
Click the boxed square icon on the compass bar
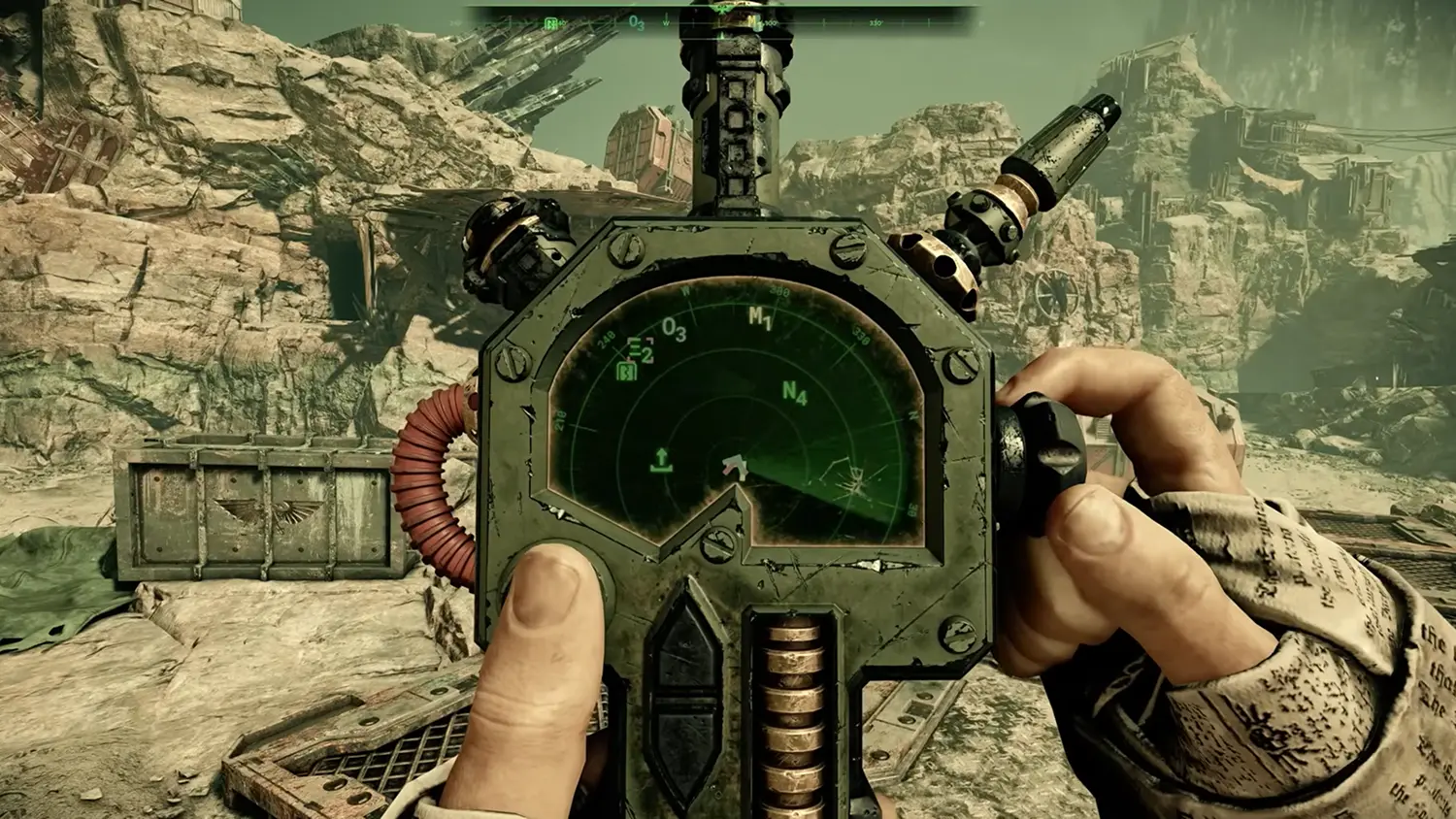pyautogui.click(x=551, y=22)
